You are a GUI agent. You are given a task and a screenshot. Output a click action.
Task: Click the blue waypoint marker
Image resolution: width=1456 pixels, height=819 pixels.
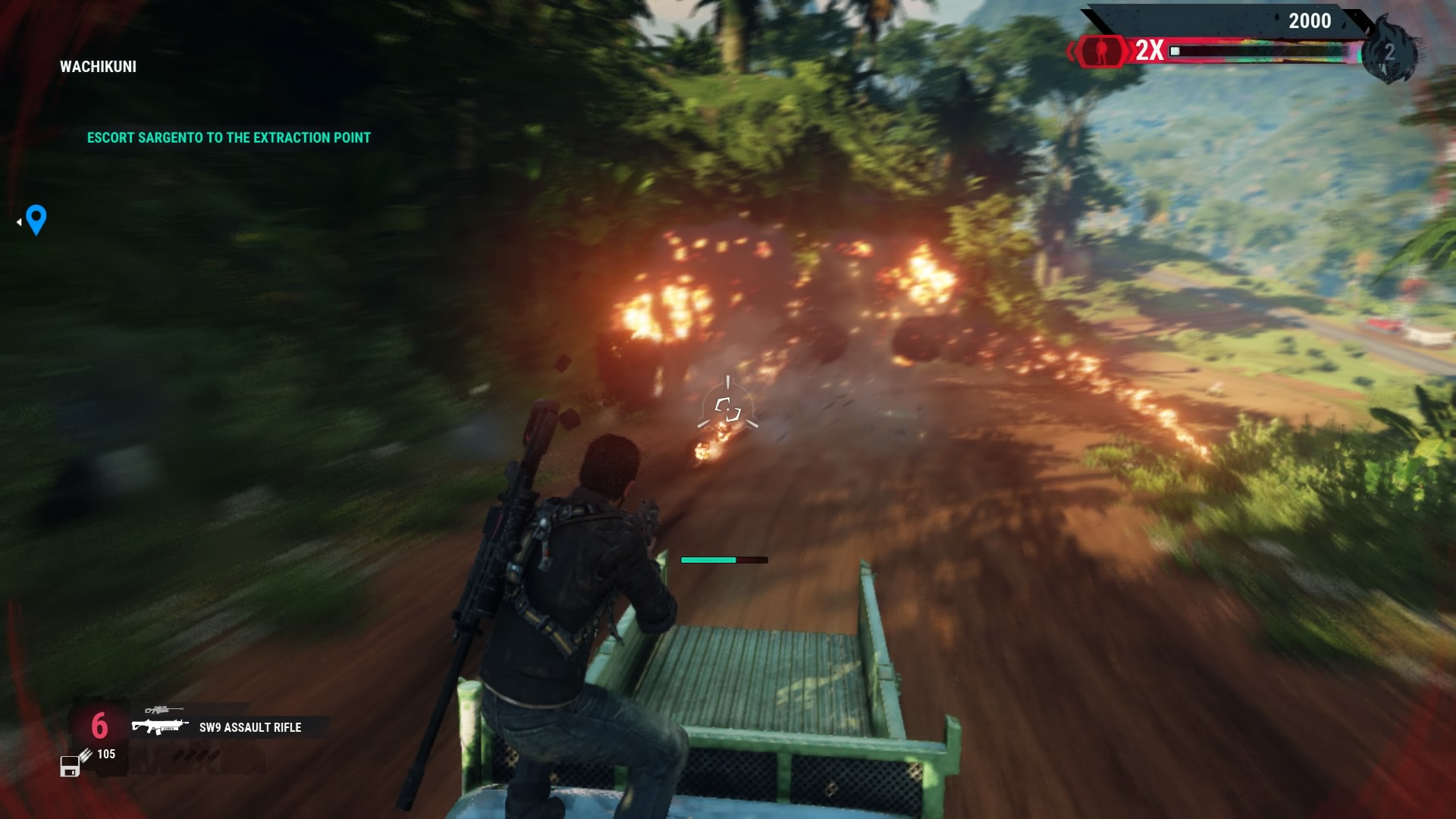pos(36,220)
